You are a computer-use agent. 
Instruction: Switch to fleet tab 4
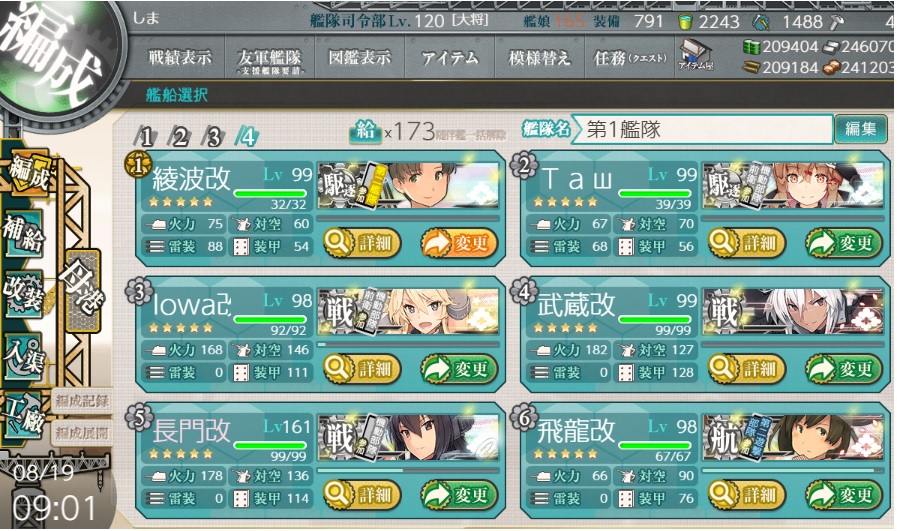[247, 136]
